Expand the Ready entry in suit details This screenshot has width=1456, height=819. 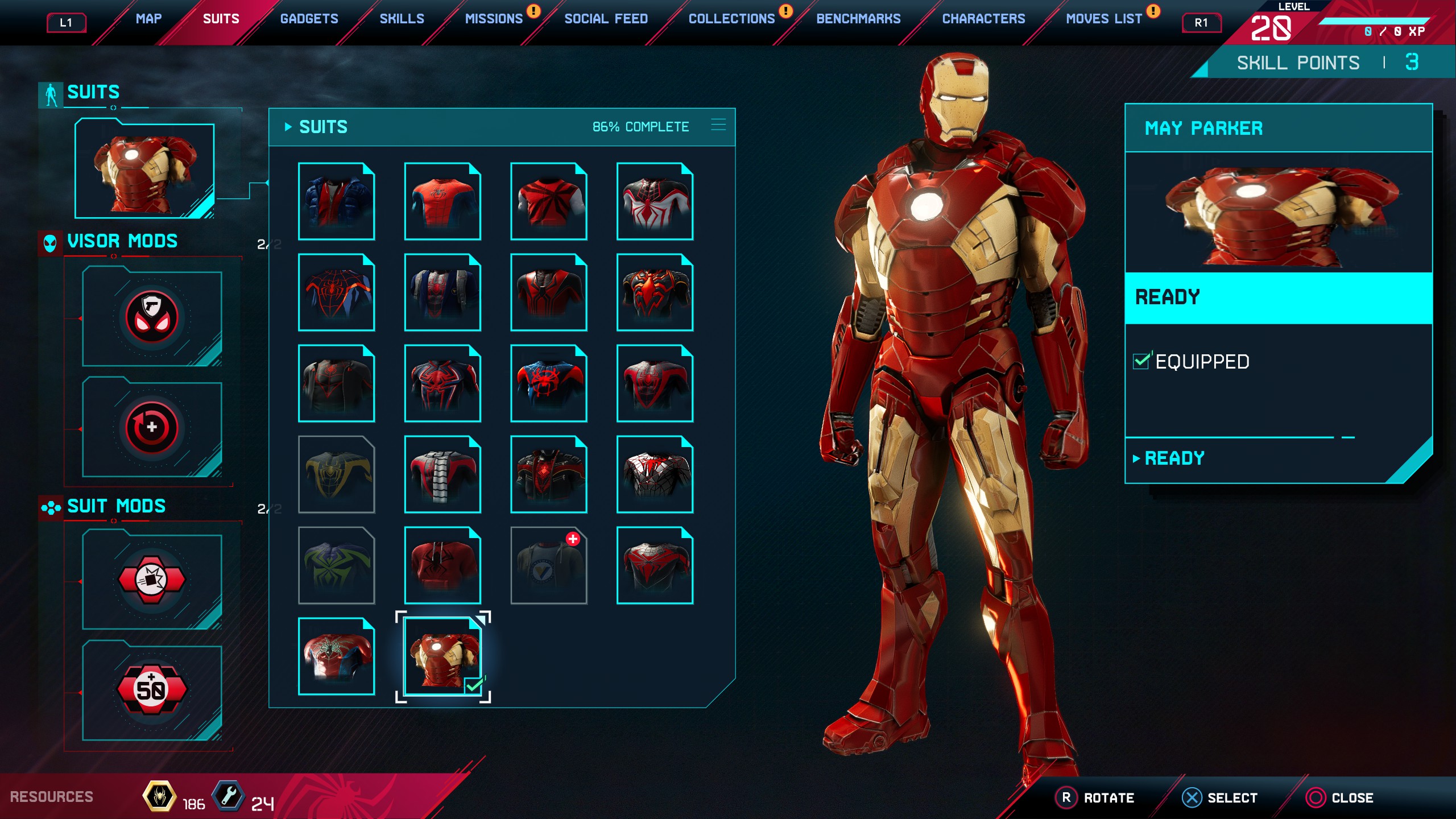[1174, 458]
